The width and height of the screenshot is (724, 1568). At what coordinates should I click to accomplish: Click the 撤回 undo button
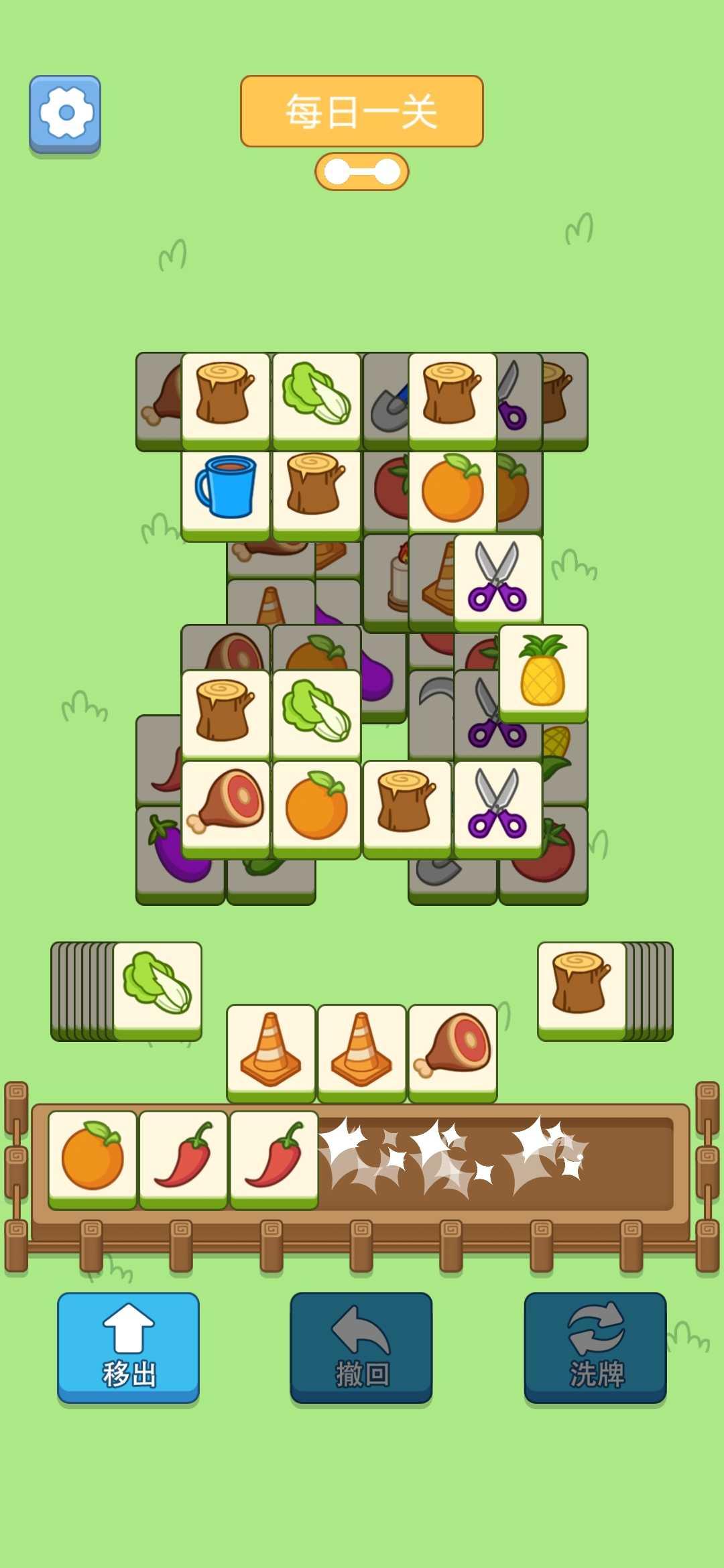pos(361,1346)
